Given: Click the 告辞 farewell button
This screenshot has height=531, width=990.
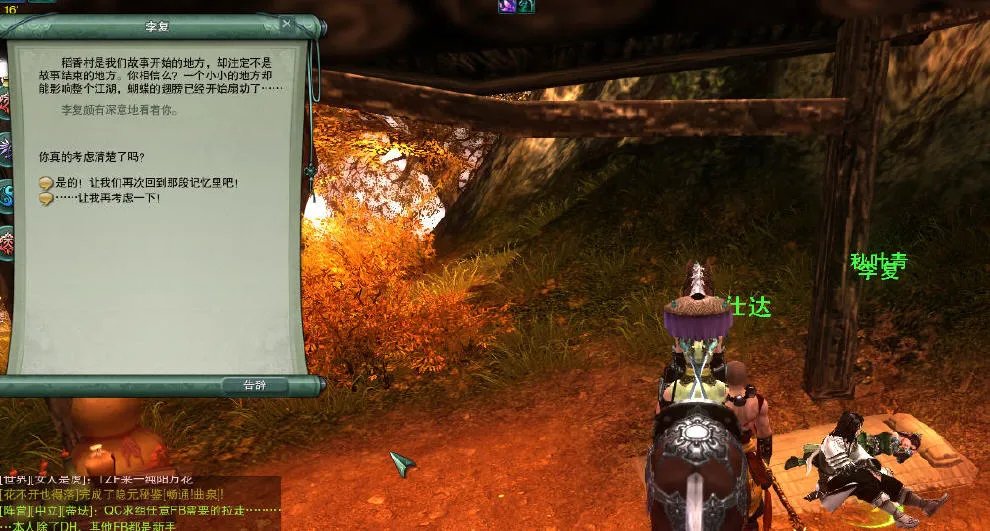Looking at the screenshot, I should 254,385.
